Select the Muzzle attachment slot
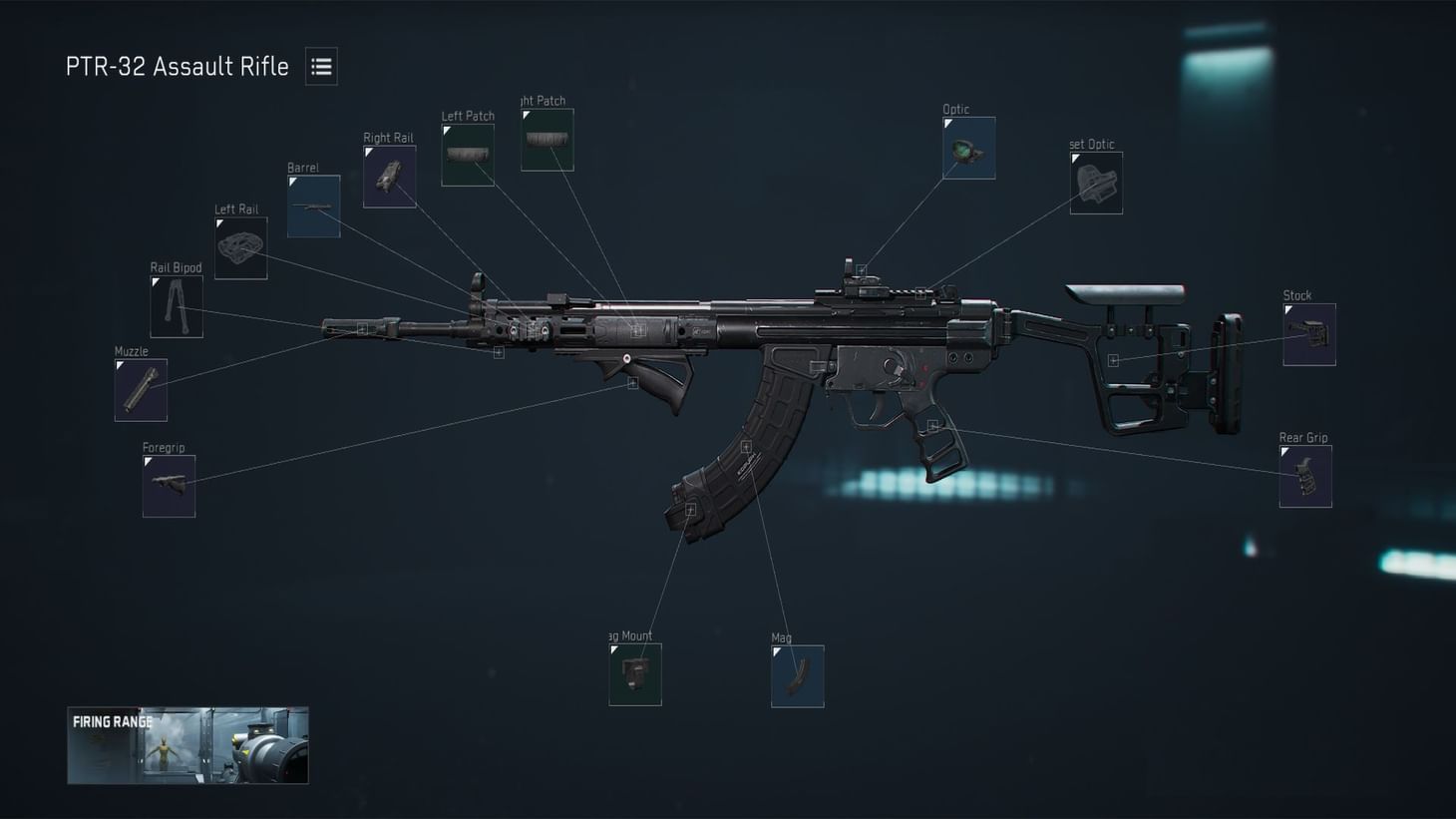Viewport: 1456px width, 819px height. point(140,389)
